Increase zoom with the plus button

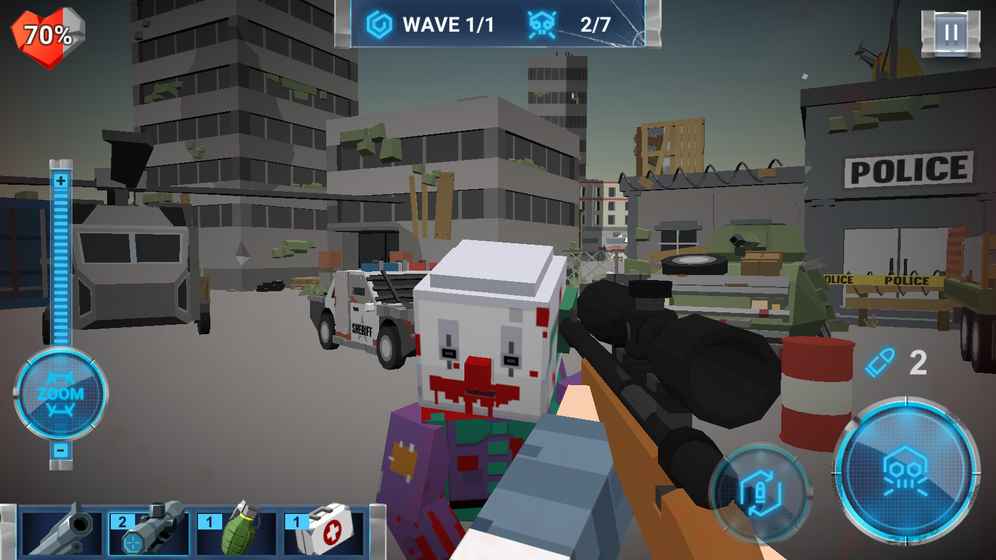(61, 181)
